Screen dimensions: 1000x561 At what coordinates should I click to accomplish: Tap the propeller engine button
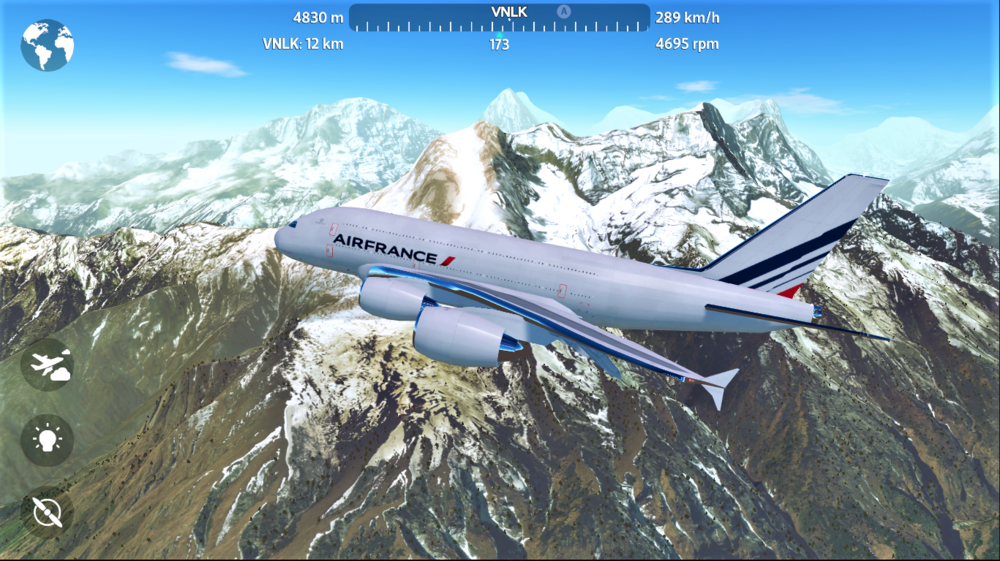[x=47, y=511]
